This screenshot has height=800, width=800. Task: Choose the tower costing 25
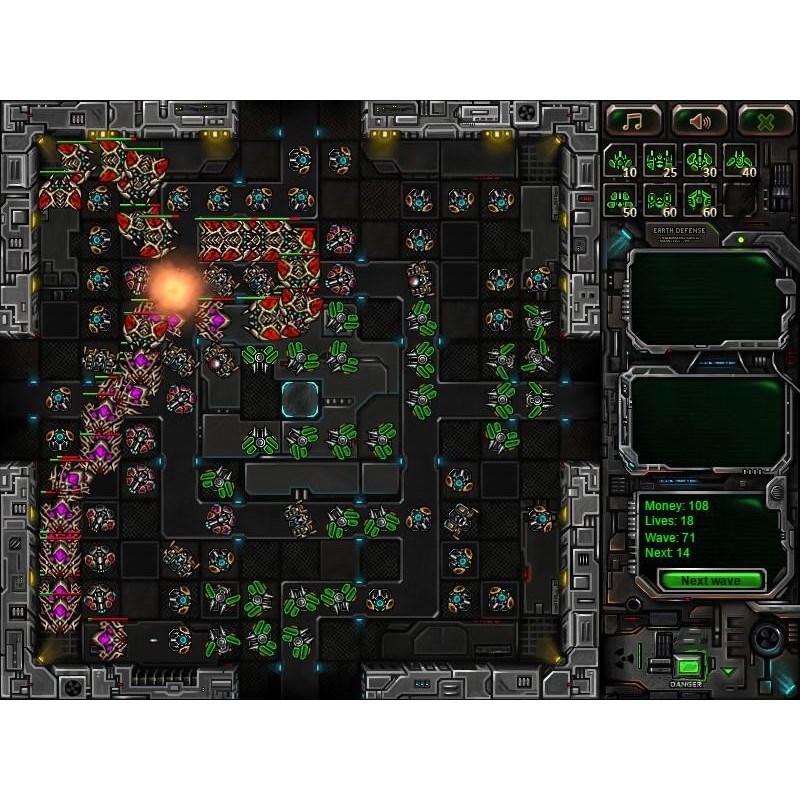point(659,160)
